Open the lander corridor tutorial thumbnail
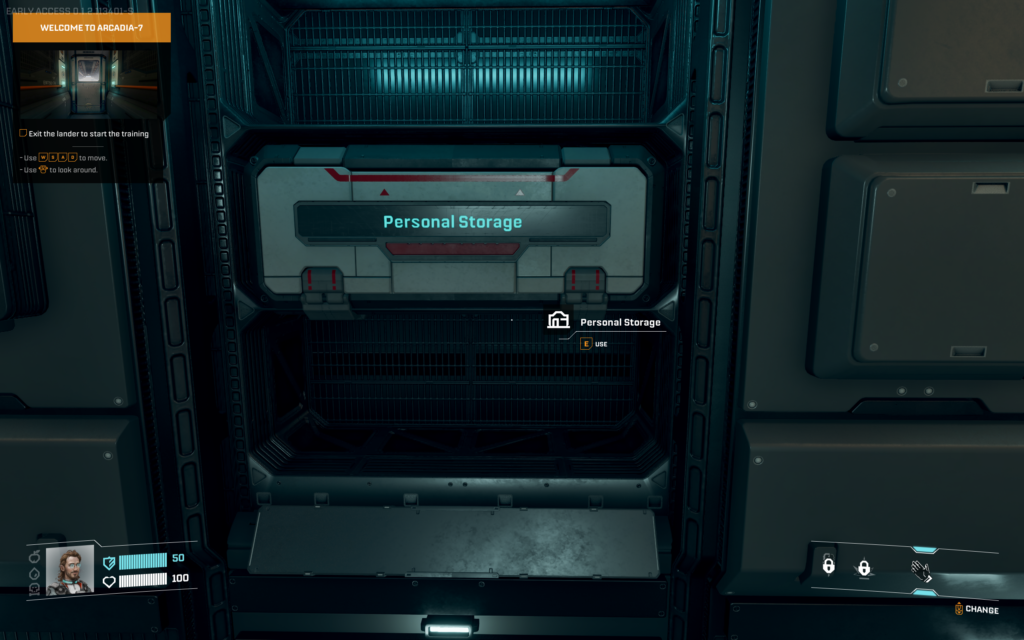 91,82
